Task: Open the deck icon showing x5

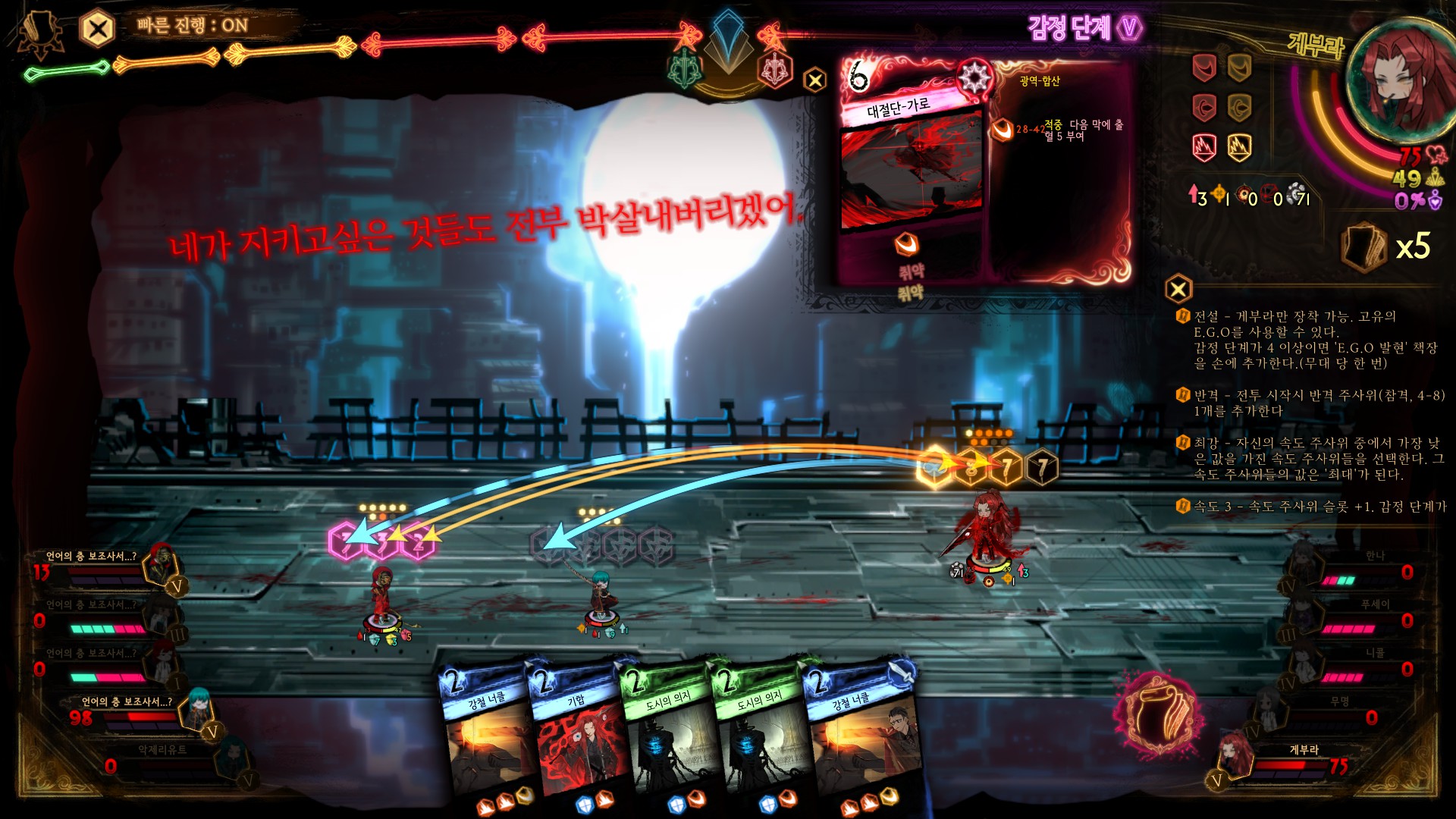Action: (1363, 246)
